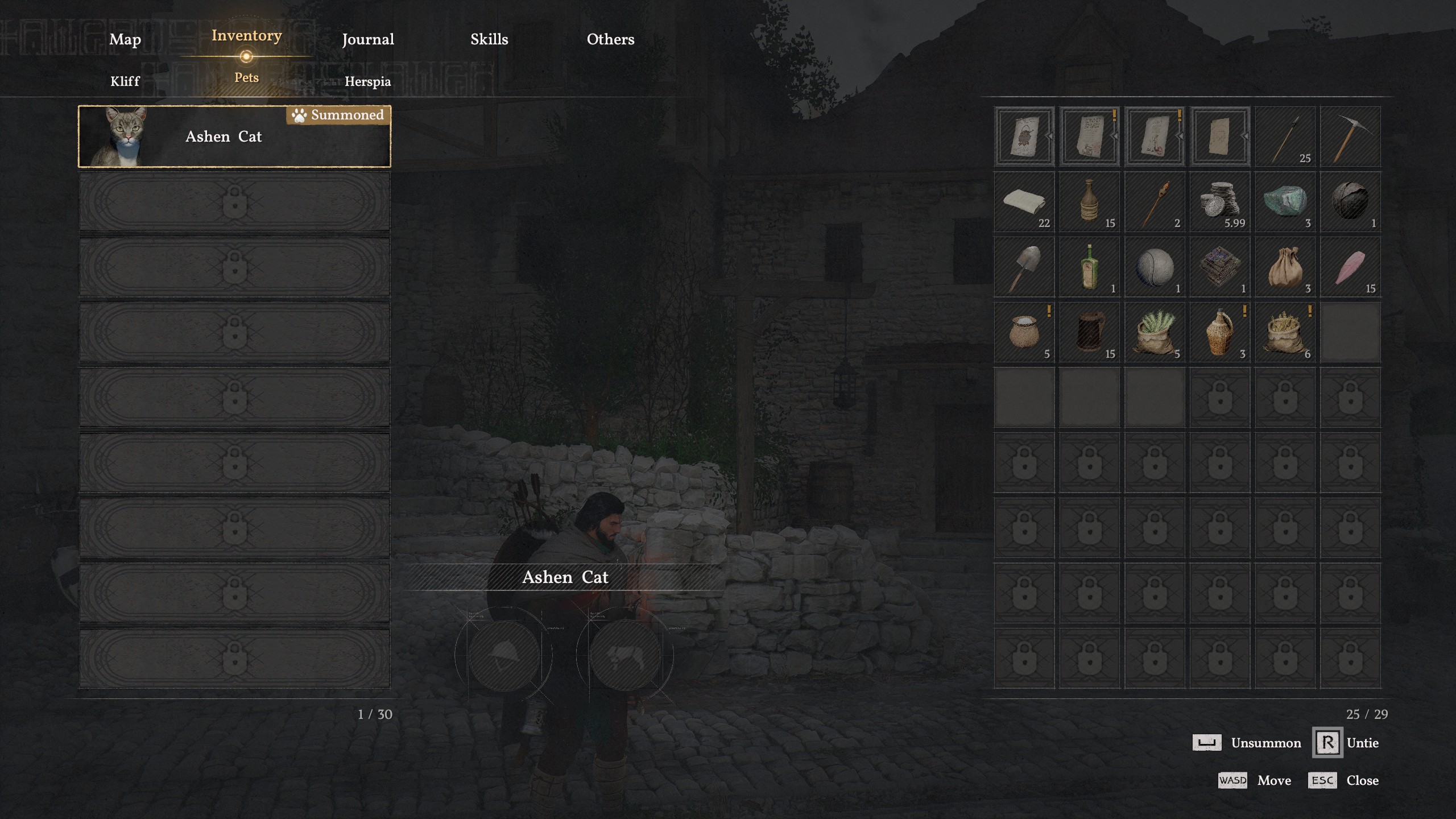Choose the arrow stack of 25

coord(1285,136)
